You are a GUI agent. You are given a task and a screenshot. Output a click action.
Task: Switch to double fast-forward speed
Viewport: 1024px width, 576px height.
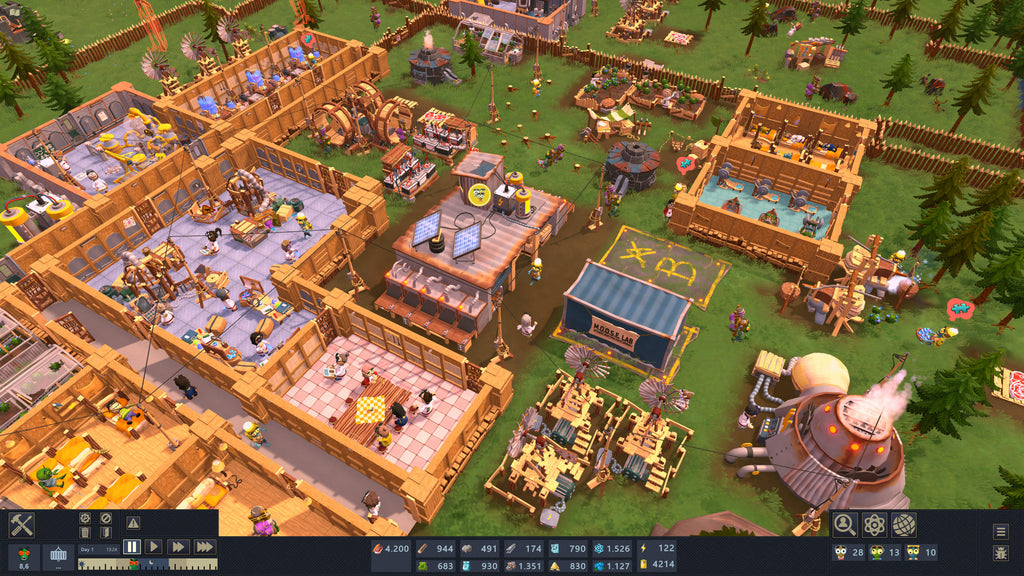click(177, 547)
